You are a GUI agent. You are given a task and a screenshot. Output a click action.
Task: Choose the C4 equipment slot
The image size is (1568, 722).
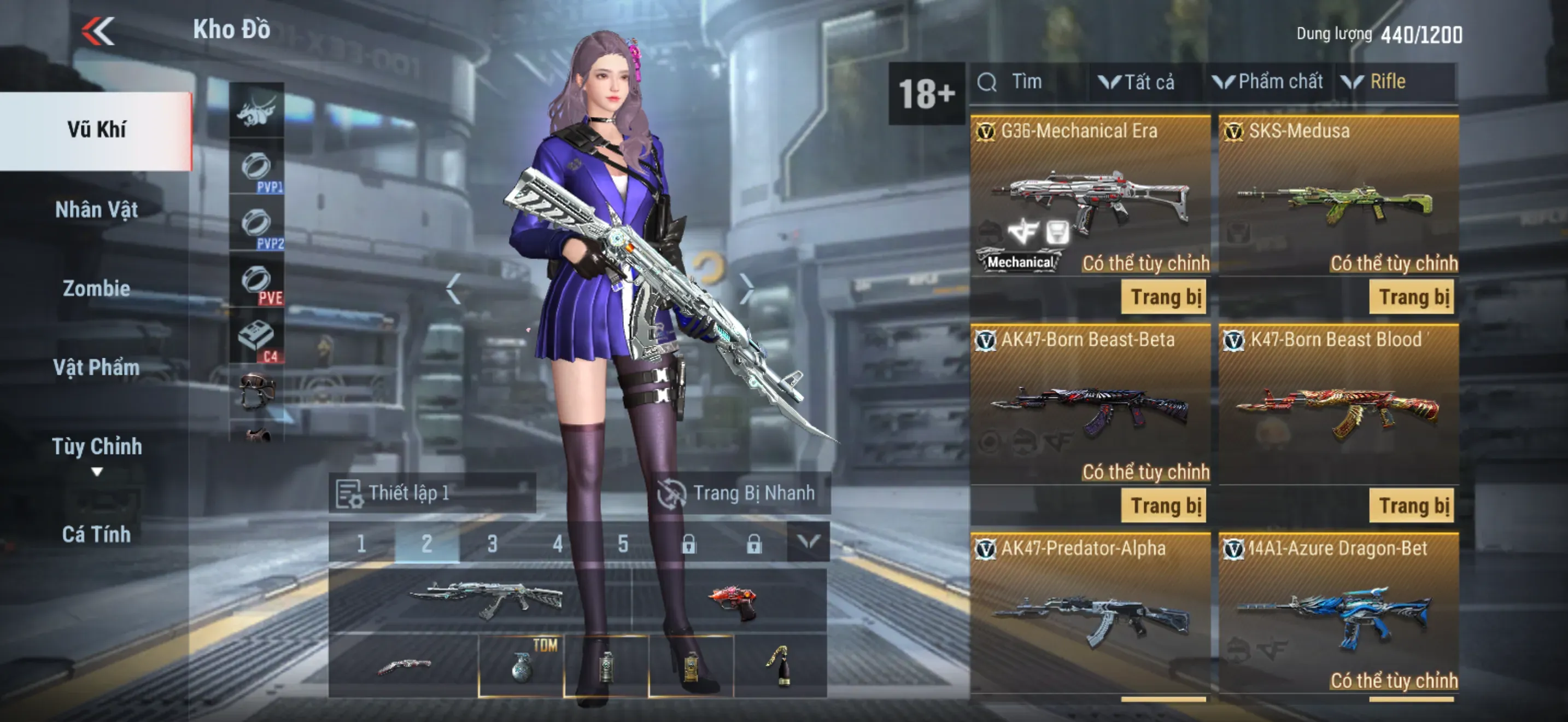257,337
